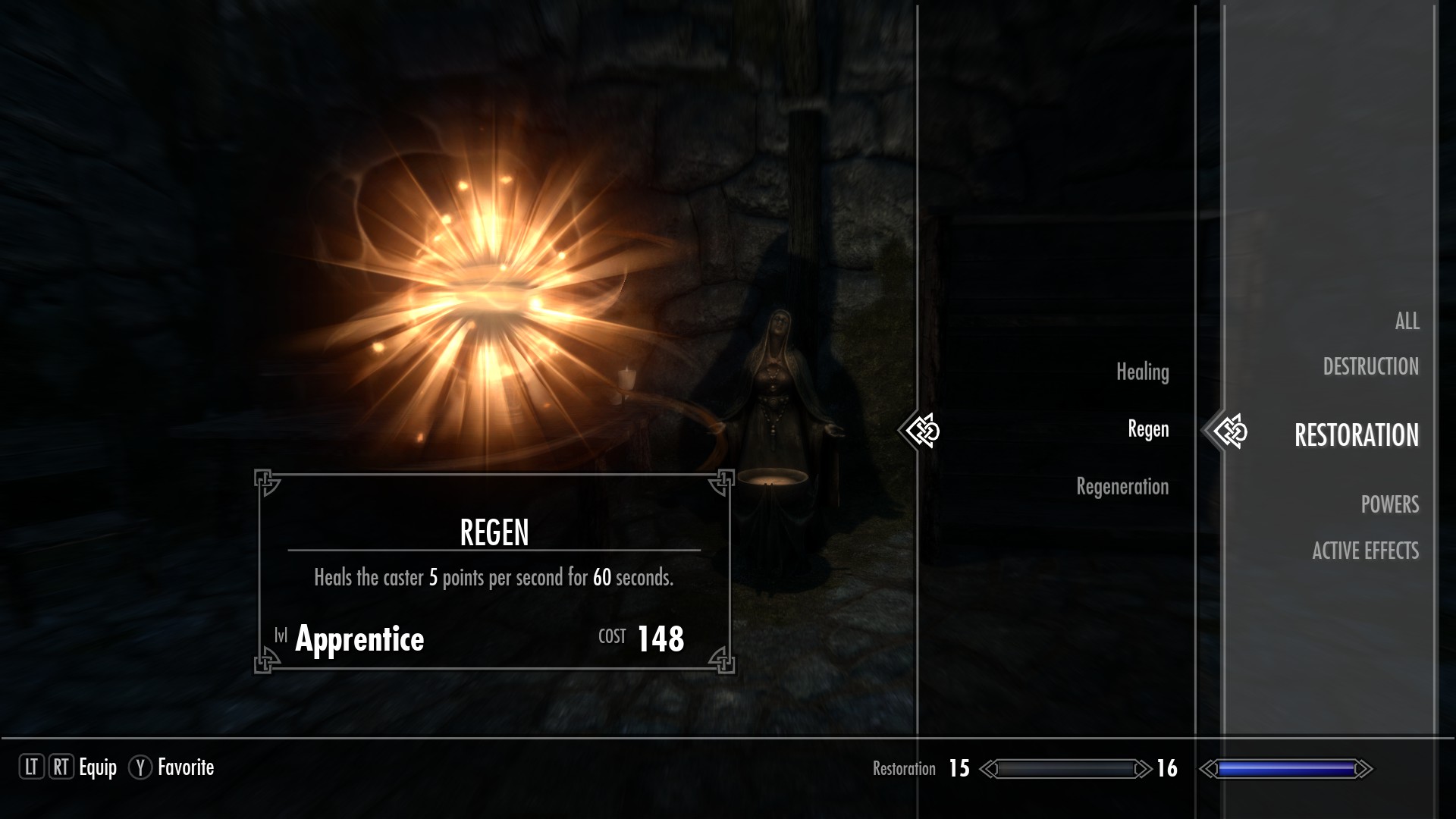Switch to the Powers category
1456x819 pixels.
click(1389, 504)
